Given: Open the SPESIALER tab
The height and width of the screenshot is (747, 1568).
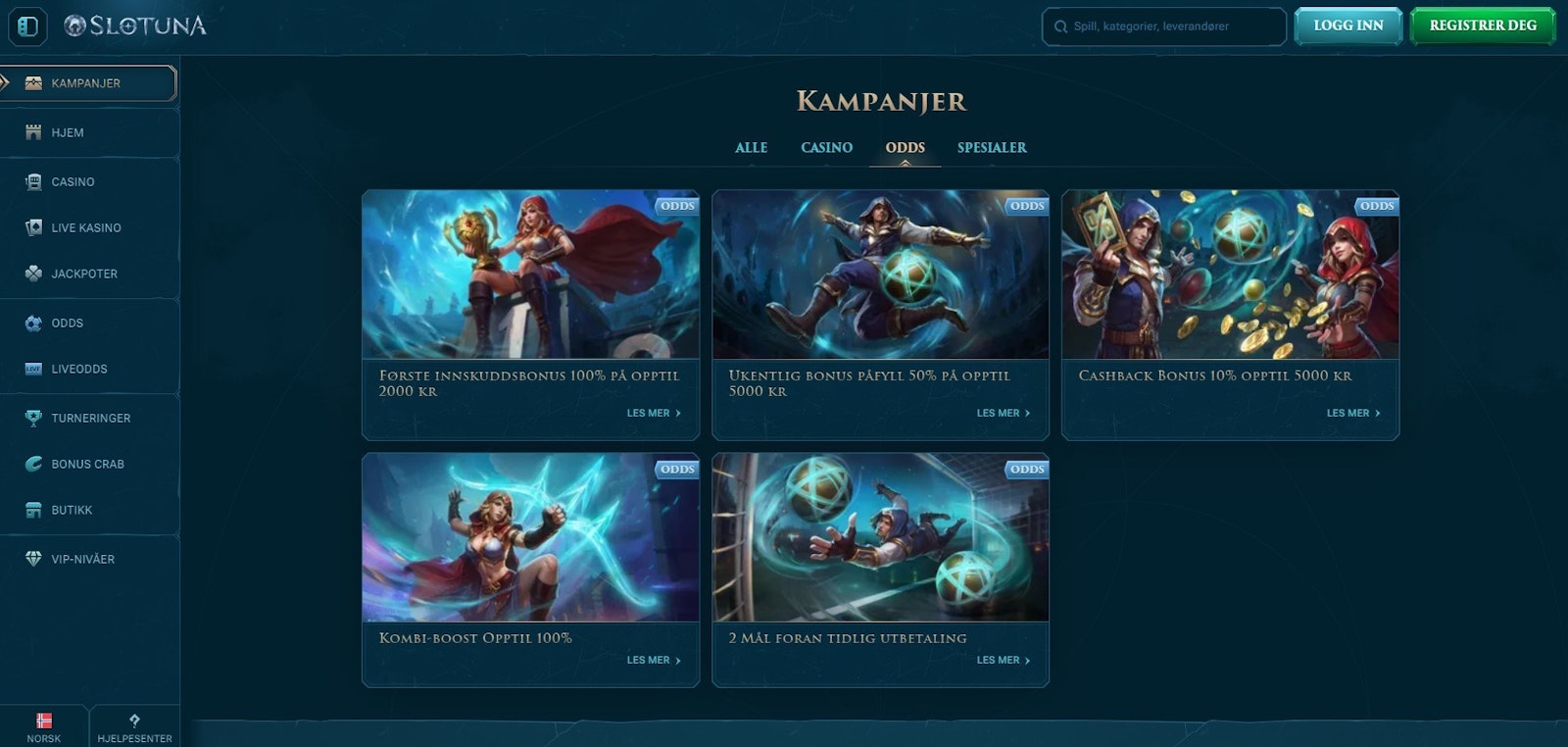Looking at the screenshot, I should point(992,147).
